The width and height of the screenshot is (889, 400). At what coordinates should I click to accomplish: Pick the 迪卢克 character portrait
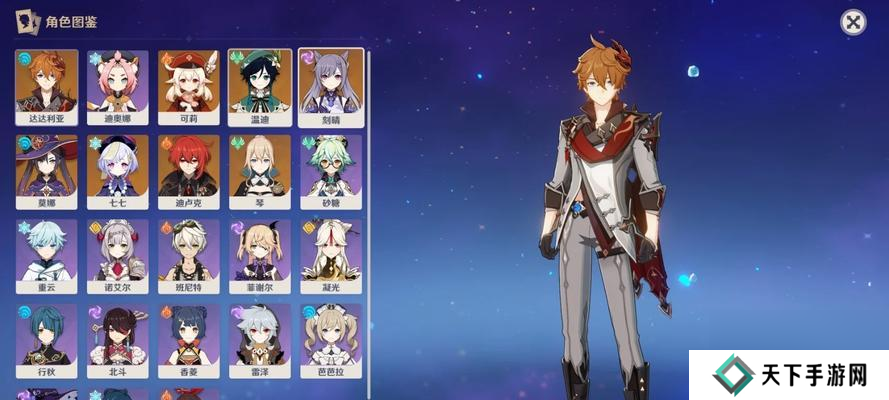189,172
